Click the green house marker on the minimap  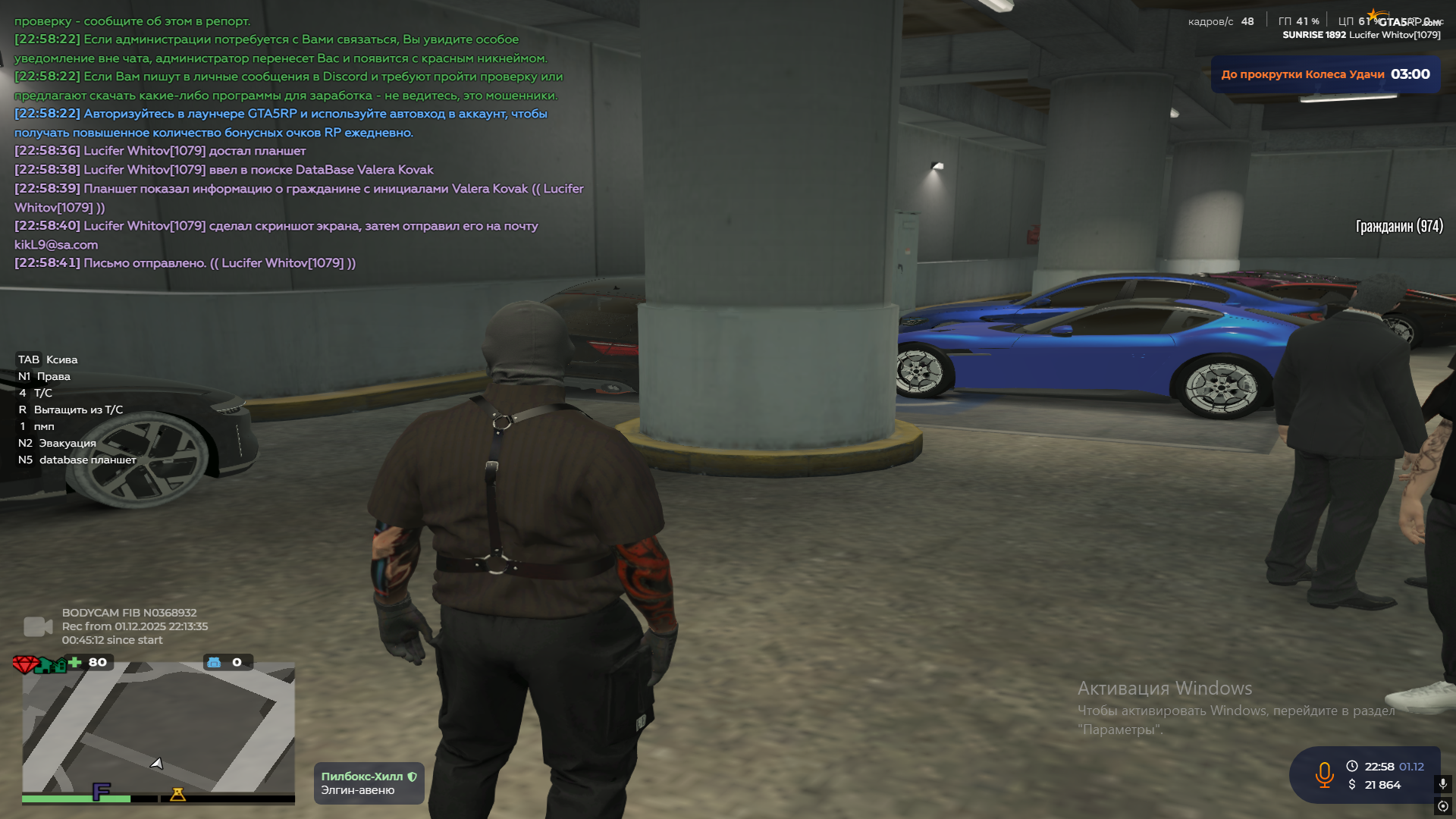(52, 666)
